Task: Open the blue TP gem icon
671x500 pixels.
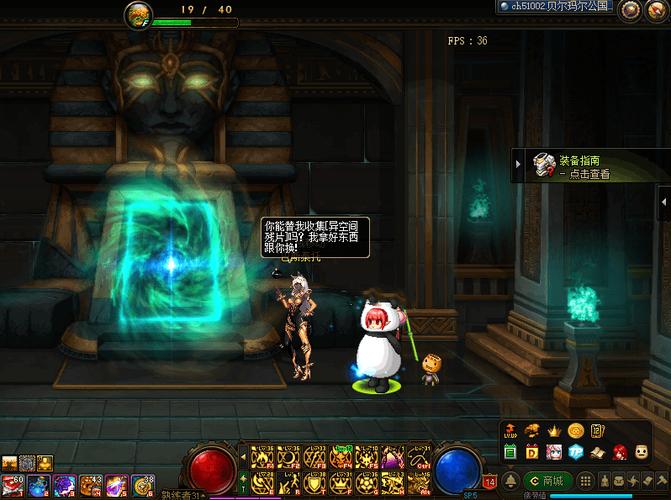Action: (x=575, y=451)
